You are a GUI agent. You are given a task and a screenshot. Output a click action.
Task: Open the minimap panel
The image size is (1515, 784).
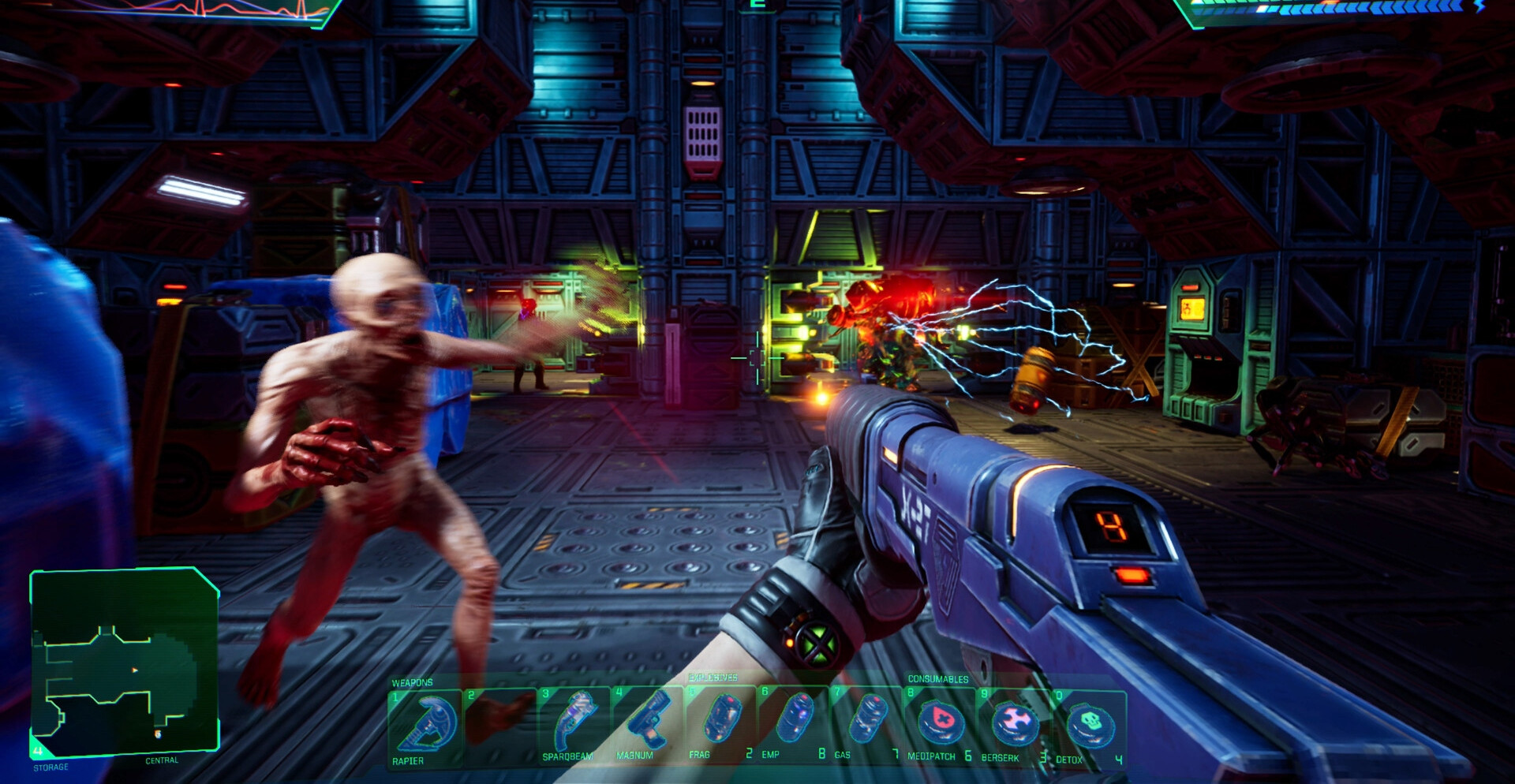(124, 662)
